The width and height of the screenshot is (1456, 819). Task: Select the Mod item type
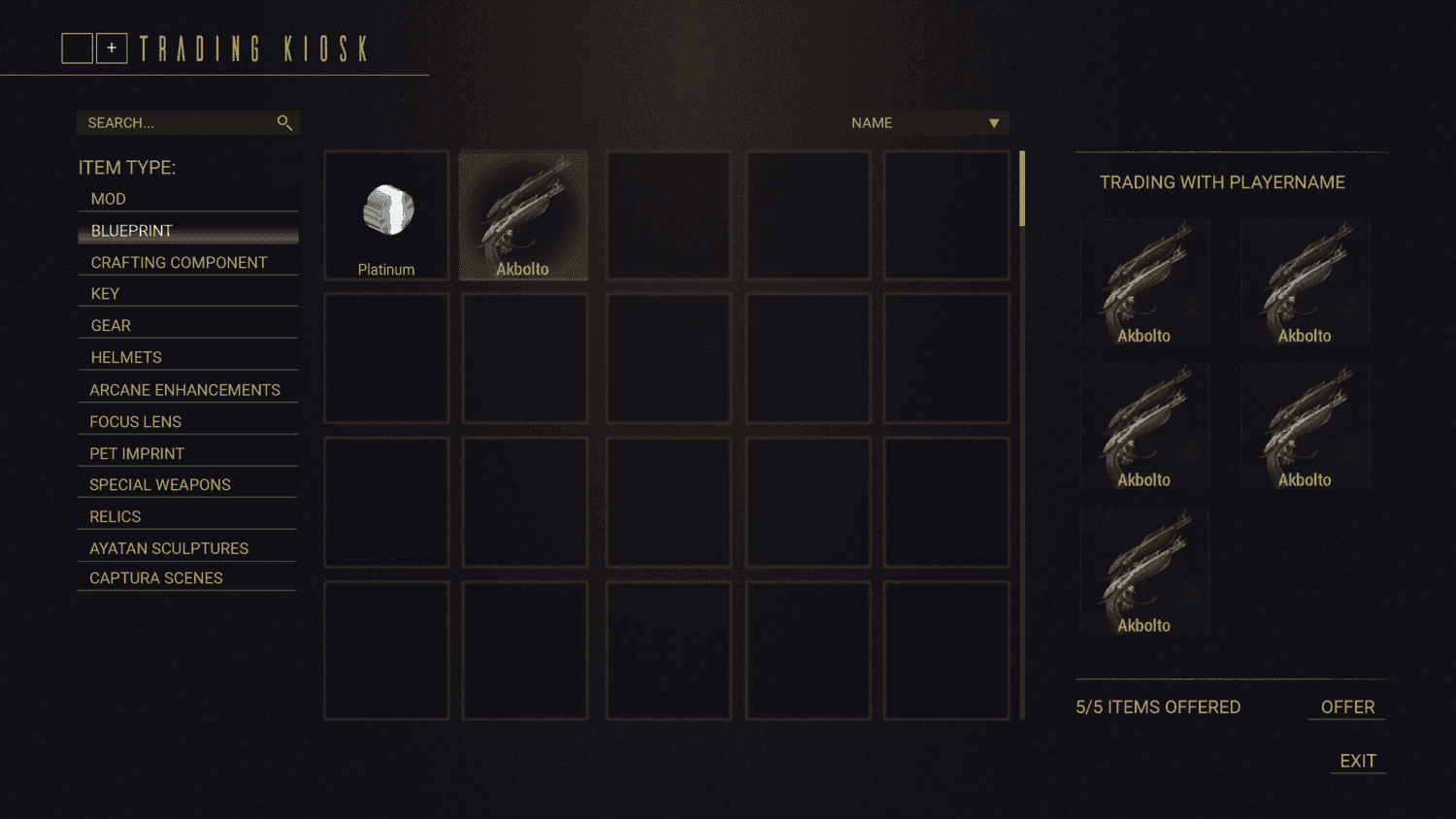(x=109, y=199)
